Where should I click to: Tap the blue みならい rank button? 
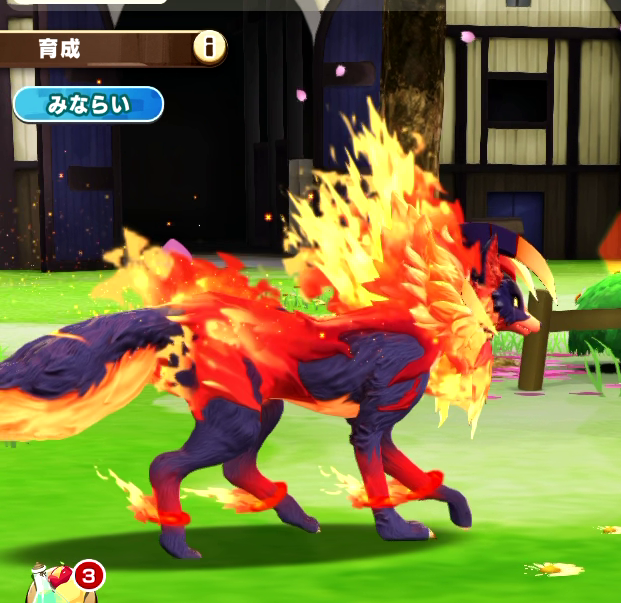pos(88,104)
